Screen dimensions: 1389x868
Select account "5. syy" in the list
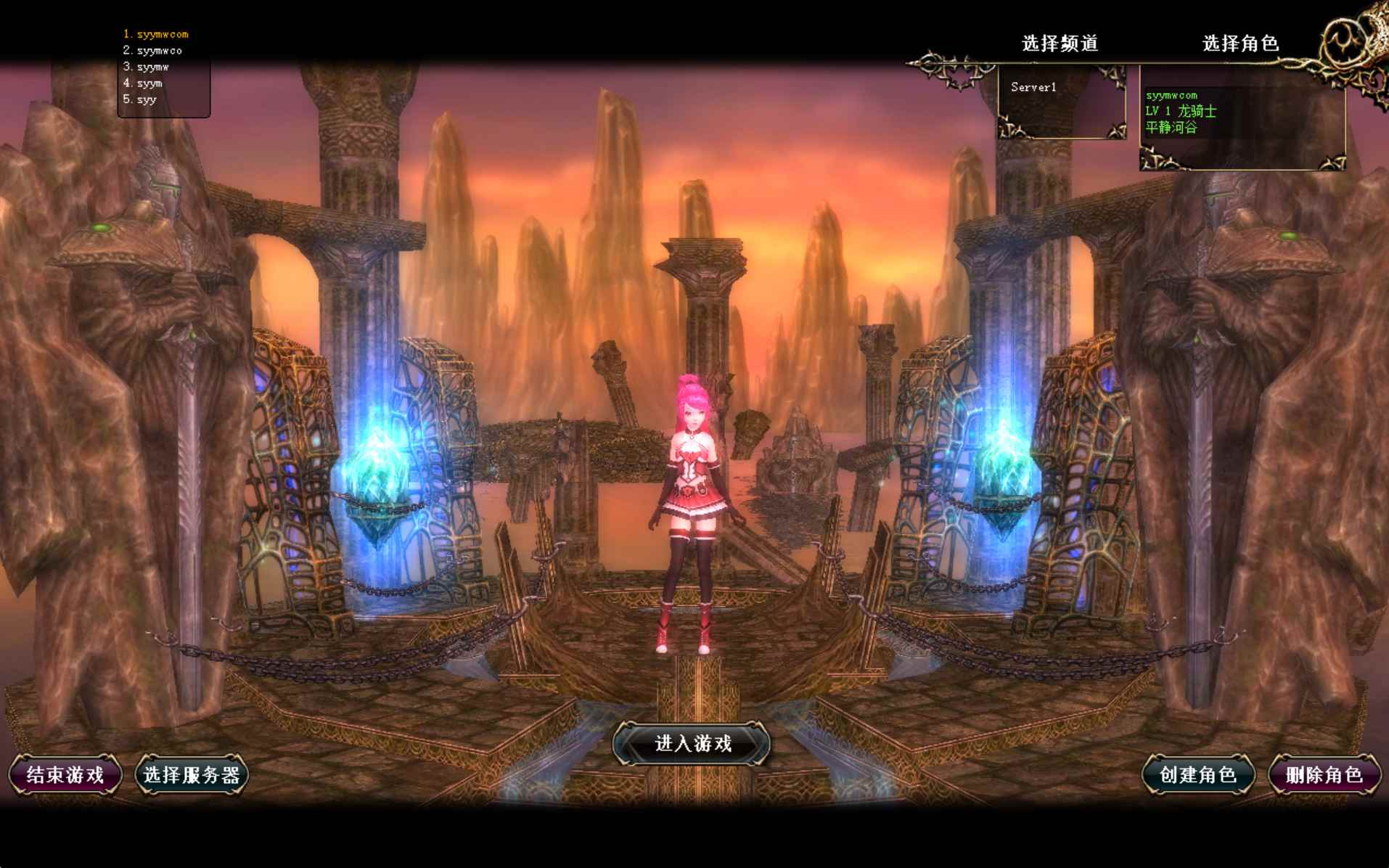tap(139, 99)
